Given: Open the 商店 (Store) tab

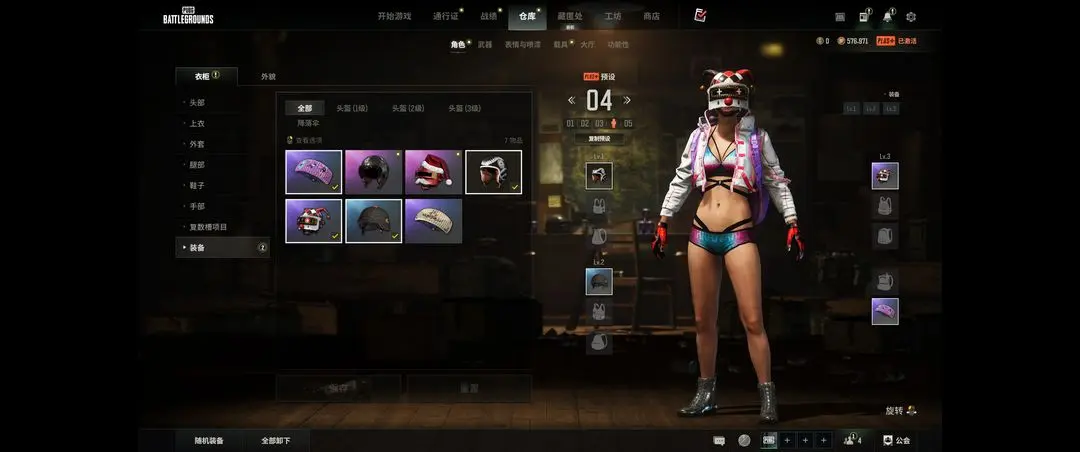Looking at the screenshot, I should click(651, 17).
